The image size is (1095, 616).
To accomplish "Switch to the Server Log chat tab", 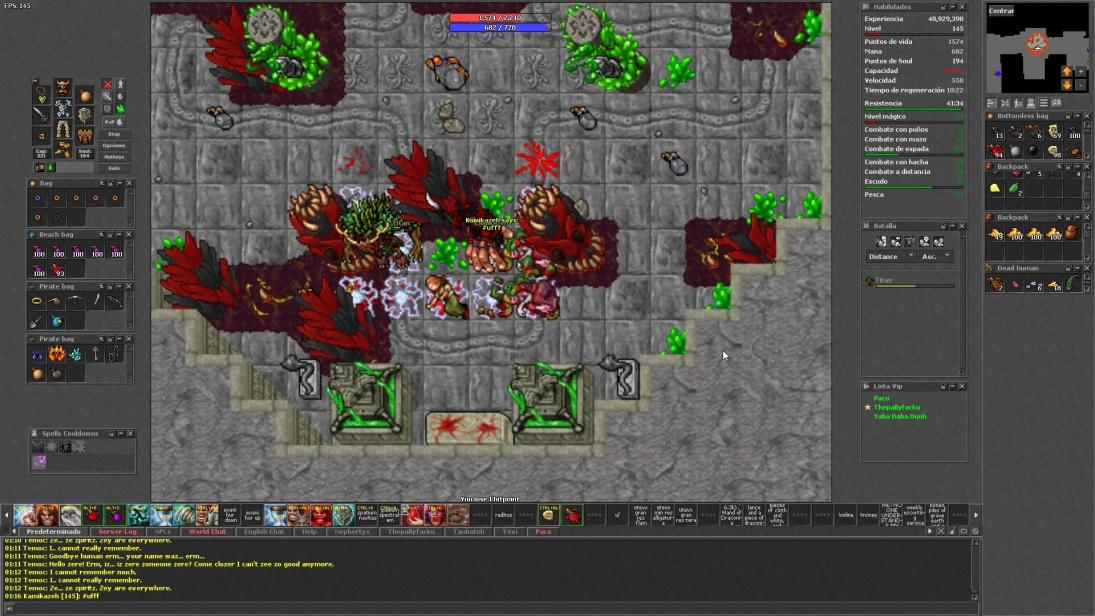I will (117, 532).
